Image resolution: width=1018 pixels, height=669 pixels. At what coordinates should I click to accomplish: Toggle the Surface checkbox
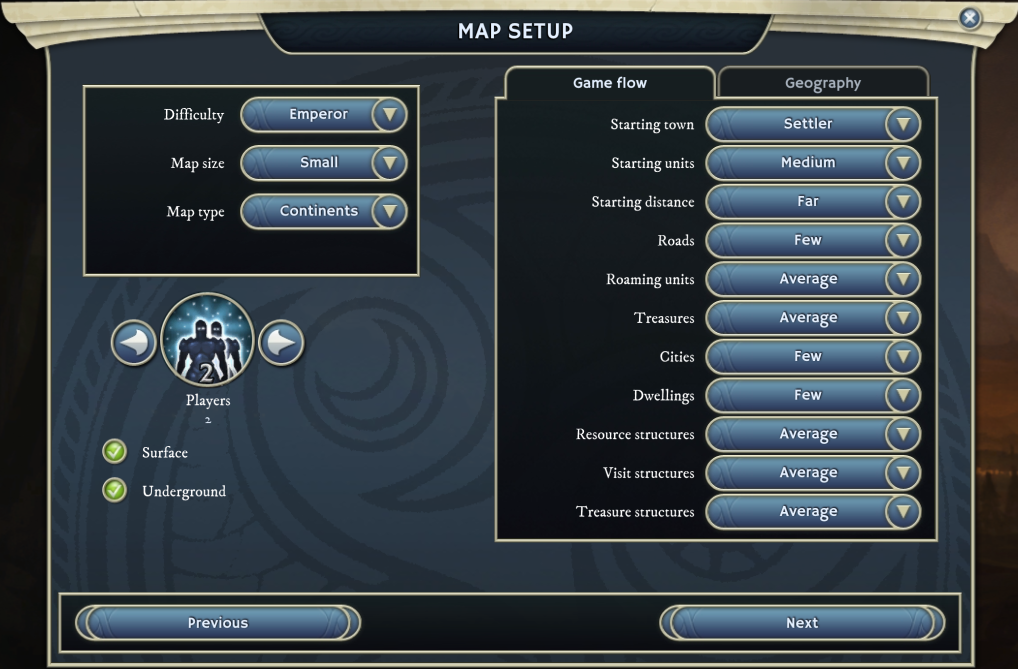[115, 452]
